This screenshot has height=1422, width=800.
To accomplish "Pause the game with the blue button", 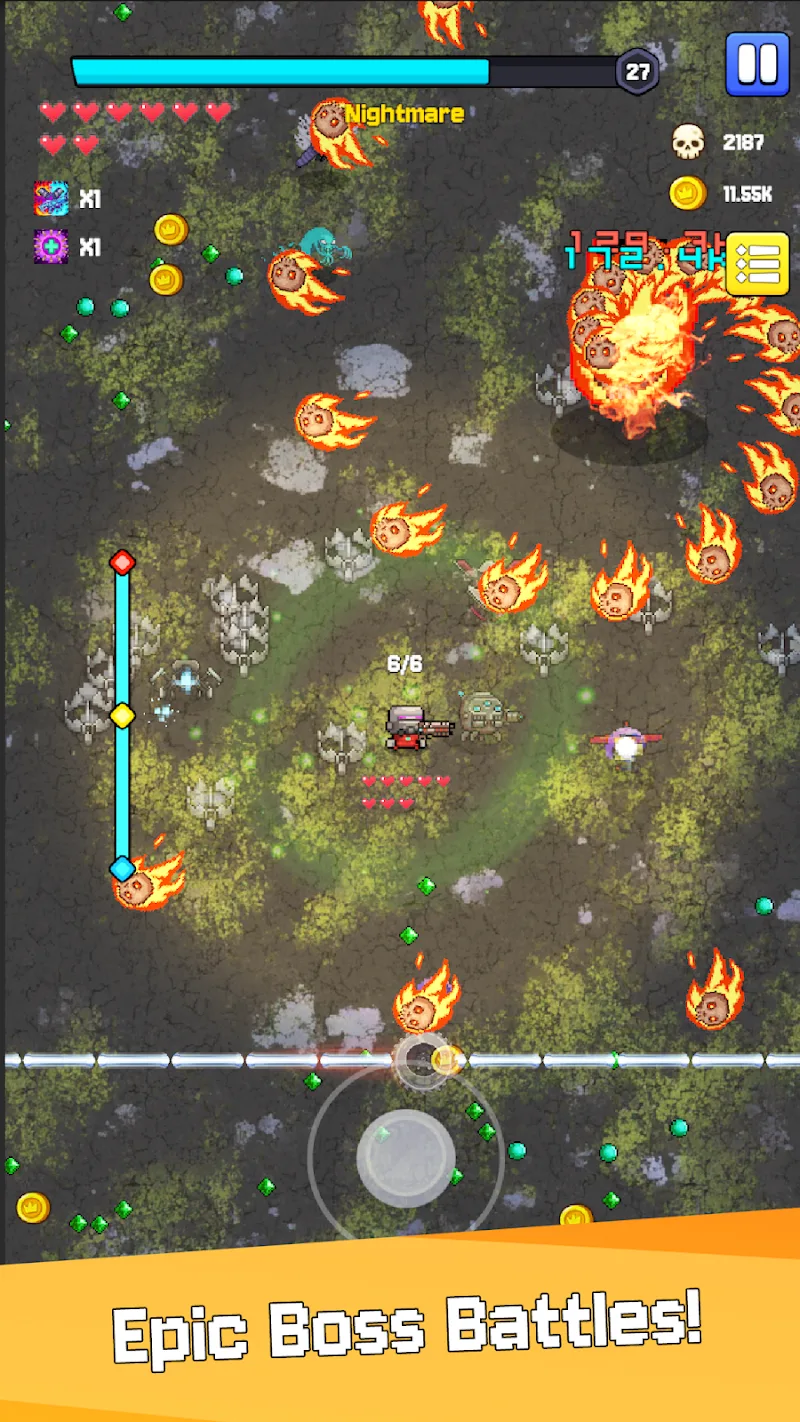I will 757,64.
